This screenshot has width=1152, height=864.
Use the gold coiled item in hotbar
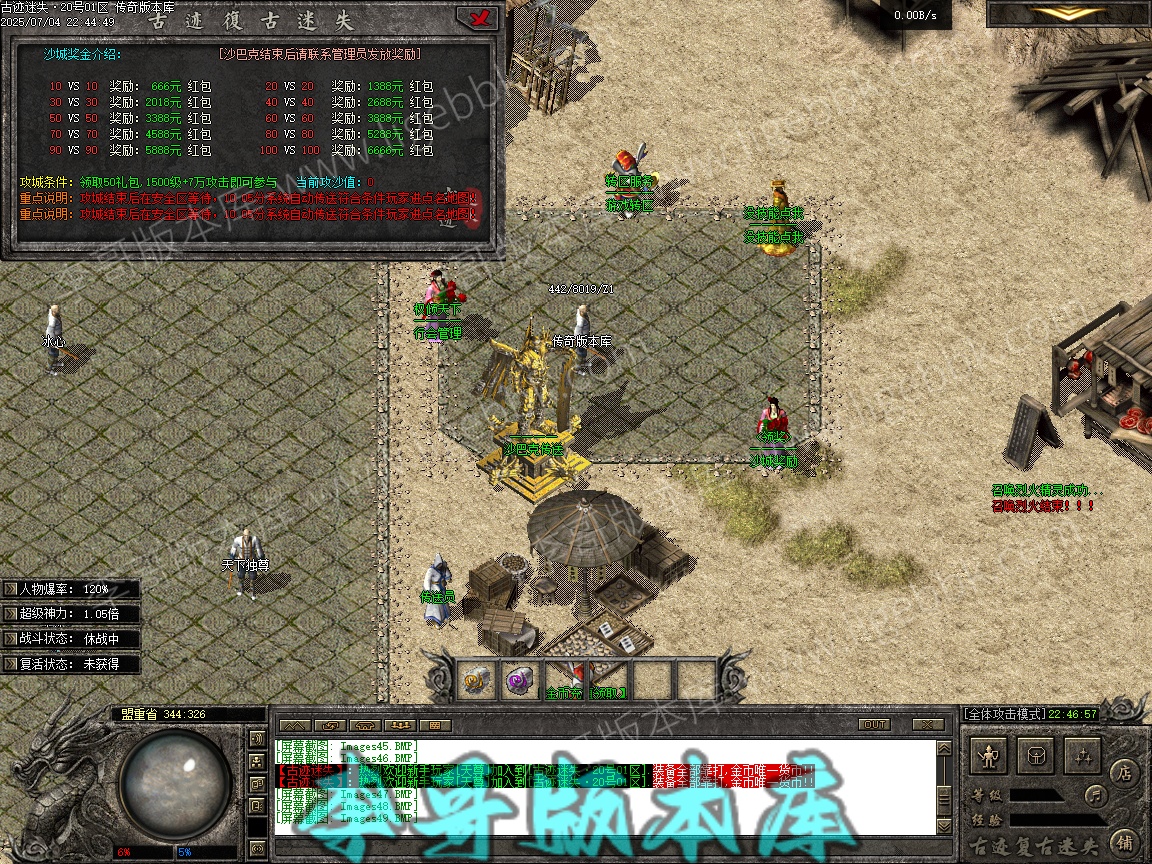click(x=476, y=680)
